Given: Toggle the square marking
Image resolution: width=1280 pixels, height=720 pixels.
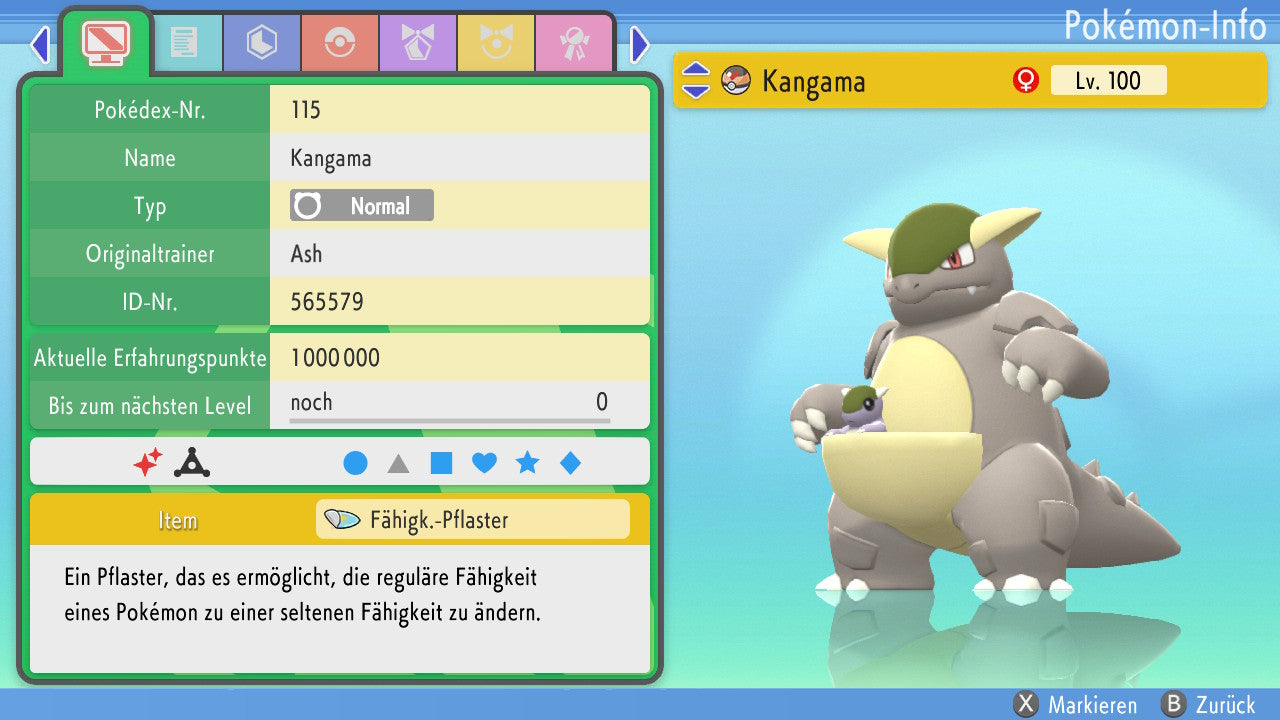Looking at the screenshot, I should [x=441, y=463].
